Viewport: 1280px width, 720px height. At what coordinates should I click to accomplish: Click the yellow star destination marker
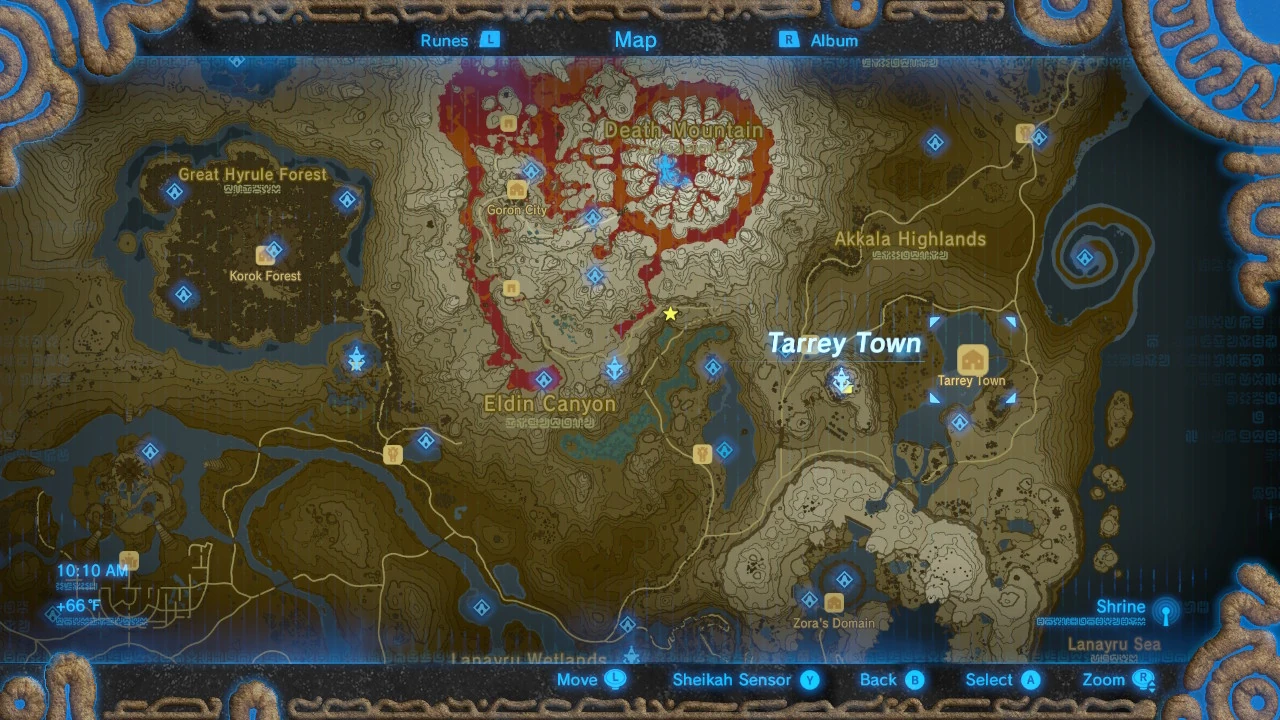(669, 312)
